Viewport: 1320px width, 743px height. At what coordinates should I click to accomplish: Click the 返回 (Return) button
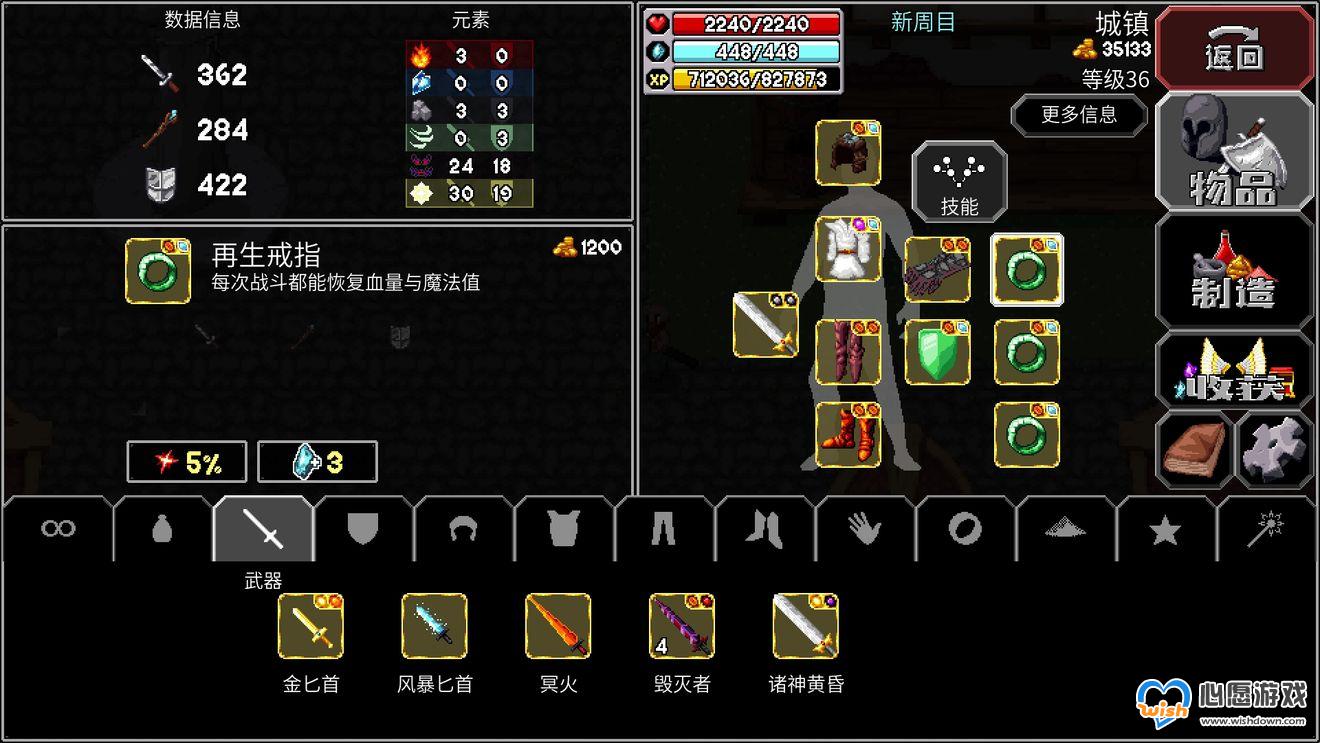1234,48
